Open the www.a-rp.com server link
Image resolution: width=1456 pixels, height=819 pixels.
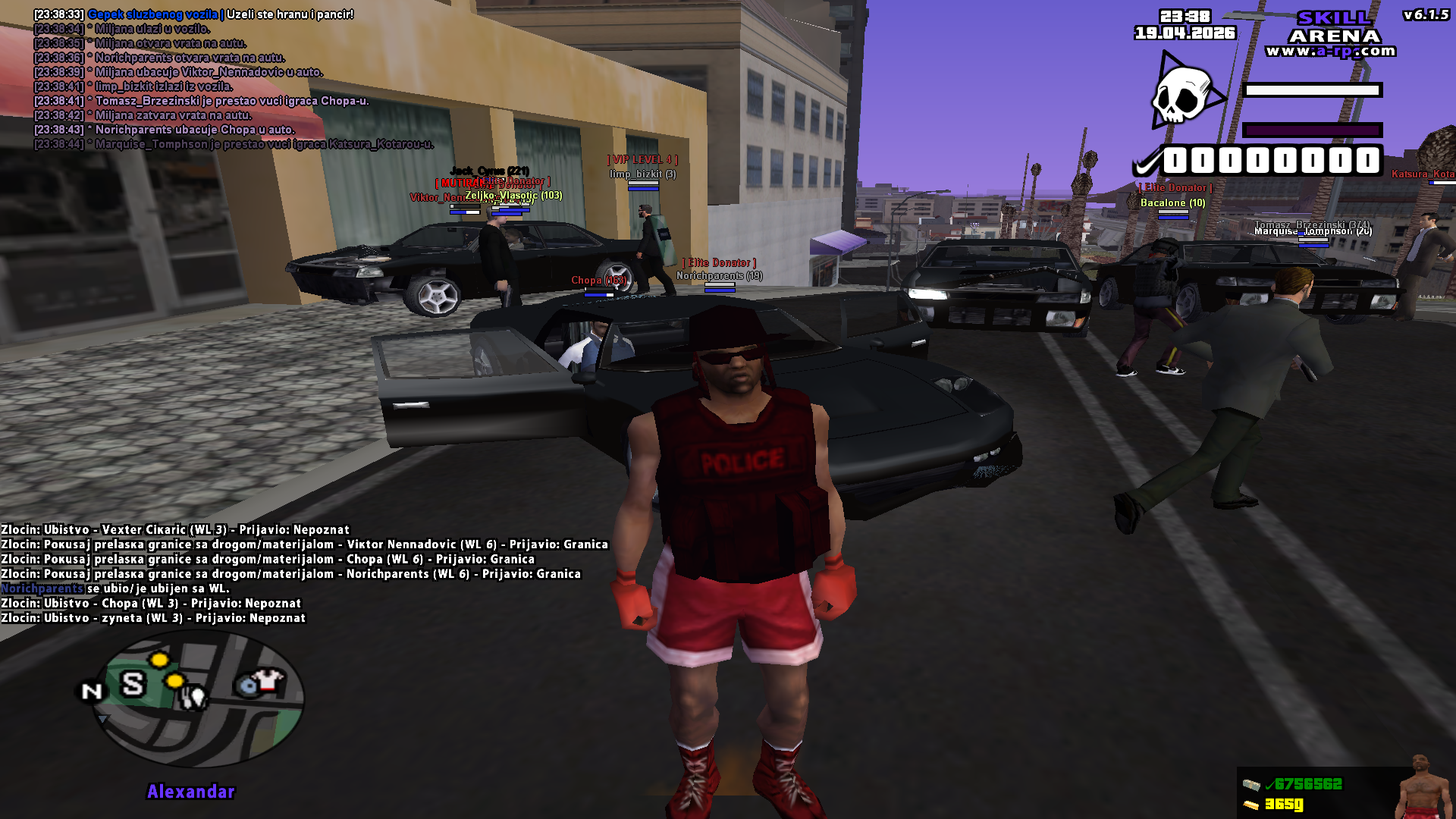pos(1330,52)
